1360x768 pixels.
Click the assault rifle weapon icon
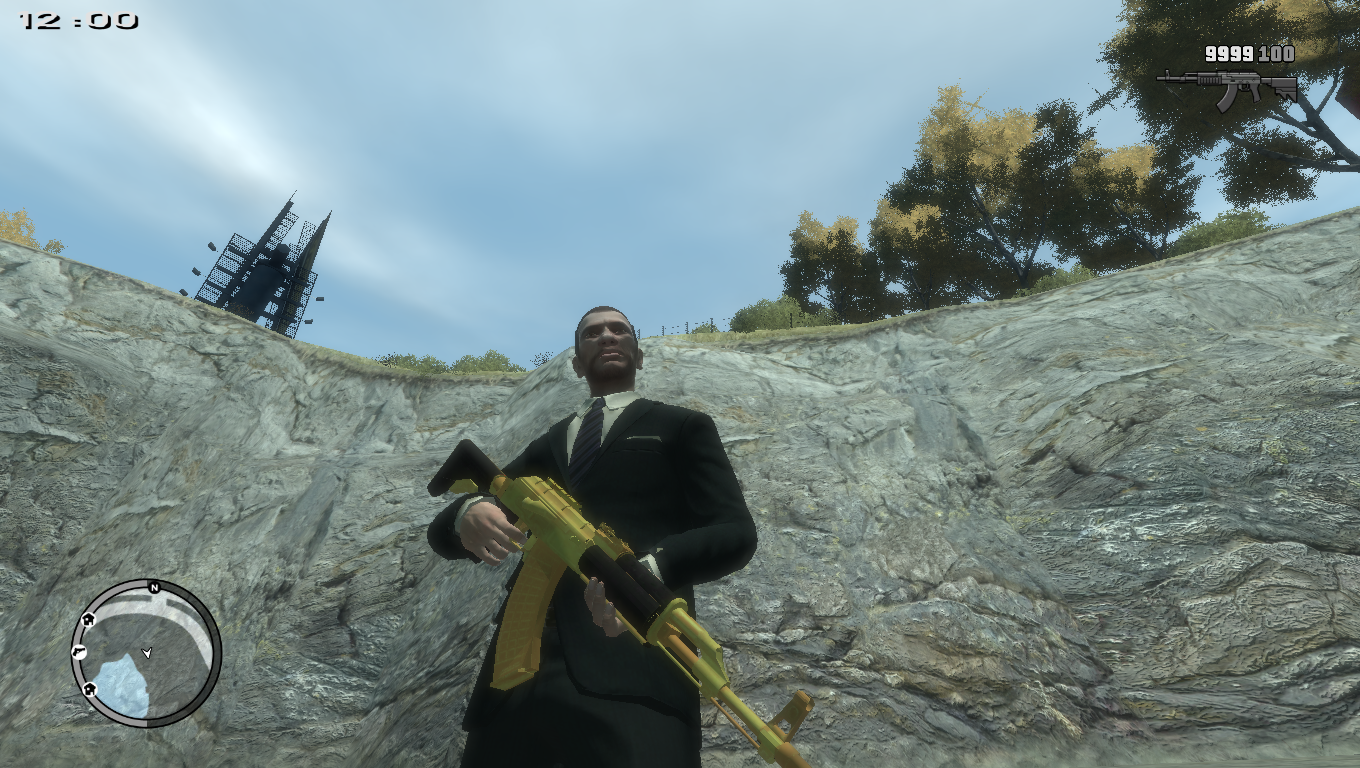1227,88
